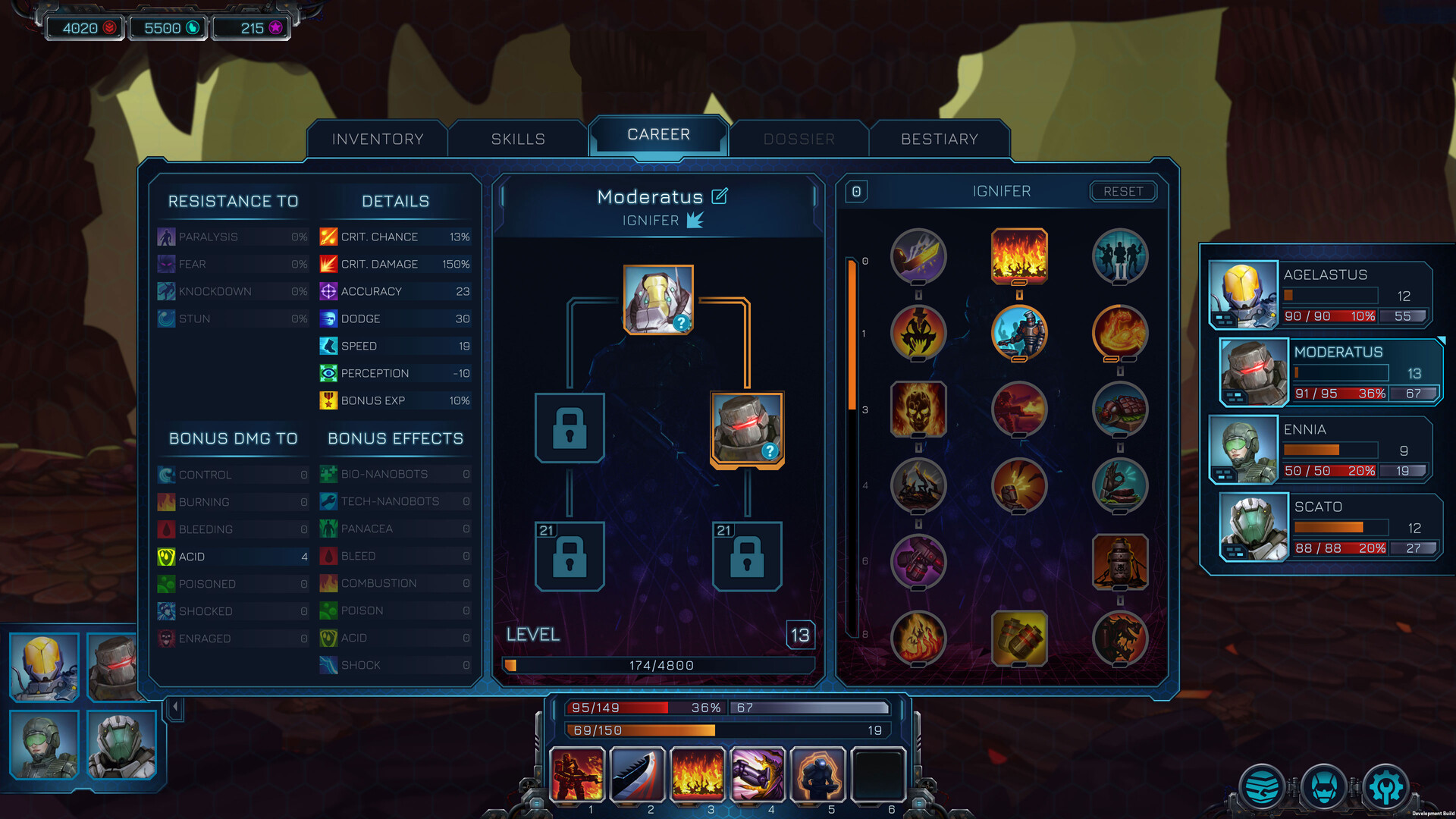Open the BESTIARY tab
Image resolution: width=1456 pixels, height=819 pixels.
(x=940, y=139)
